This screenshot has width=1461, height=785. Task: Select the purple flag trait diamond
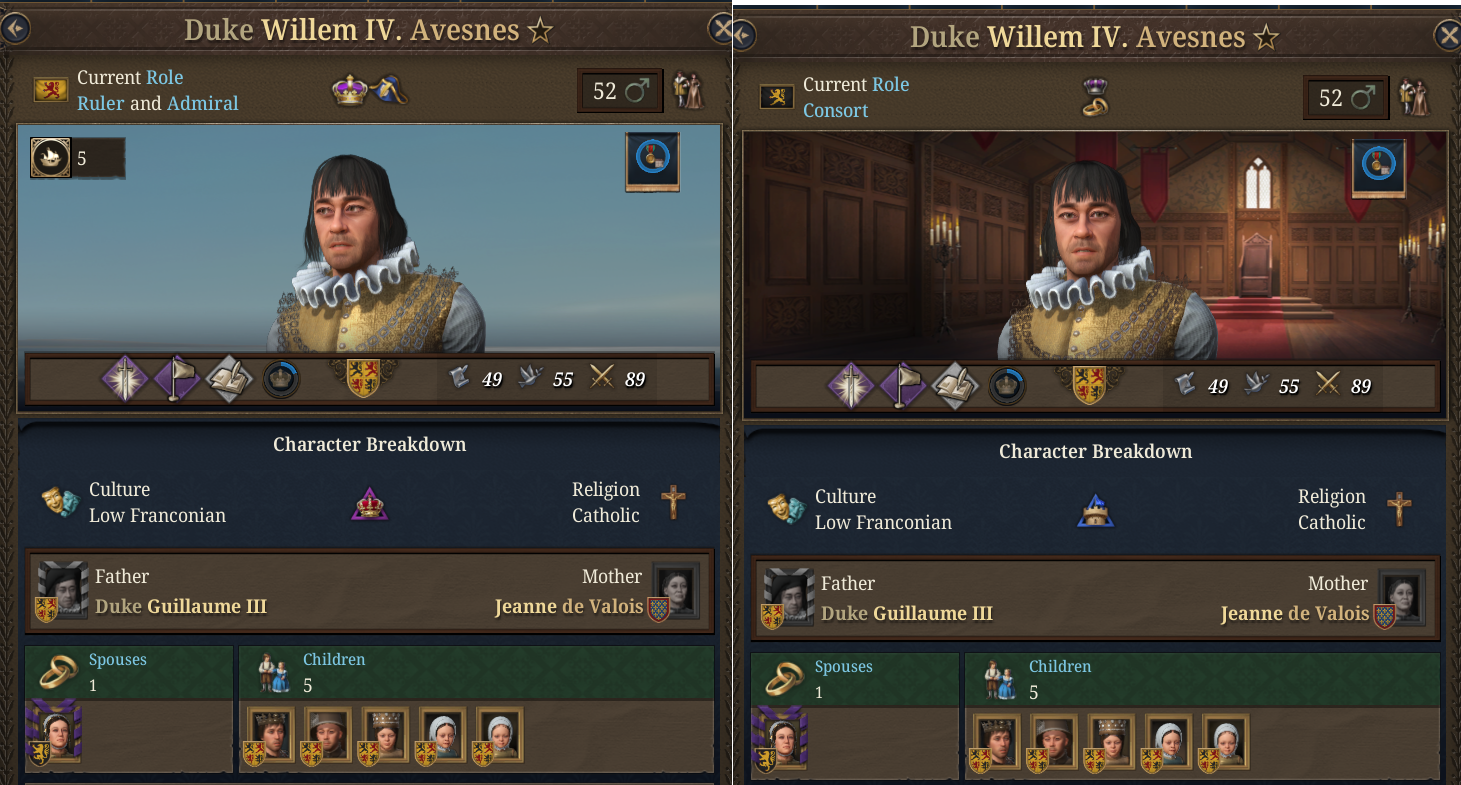[x=177, y=379]
